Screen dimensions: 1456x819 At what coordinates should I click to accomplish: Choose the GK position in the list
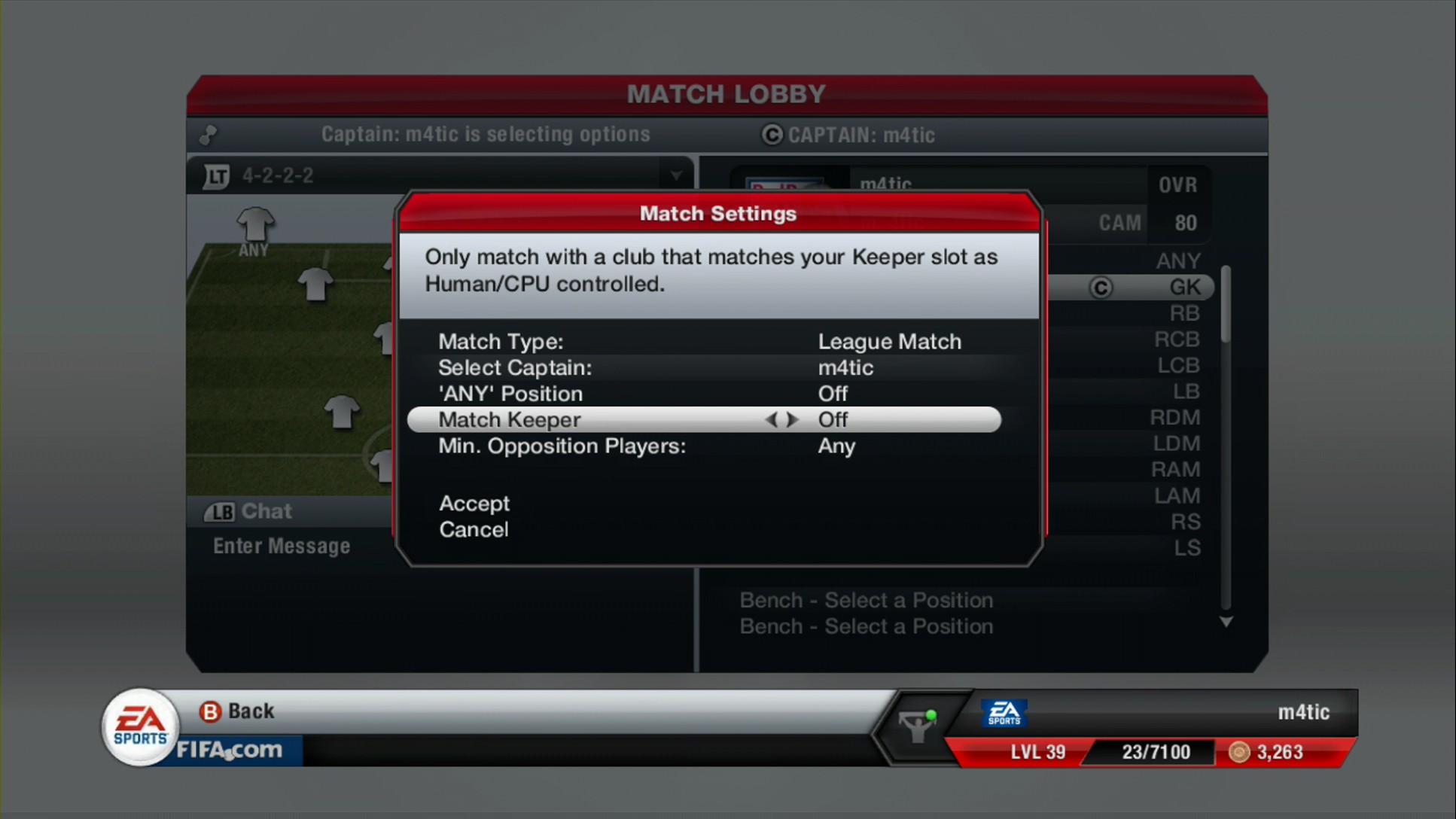click(x=1184, y=288)
